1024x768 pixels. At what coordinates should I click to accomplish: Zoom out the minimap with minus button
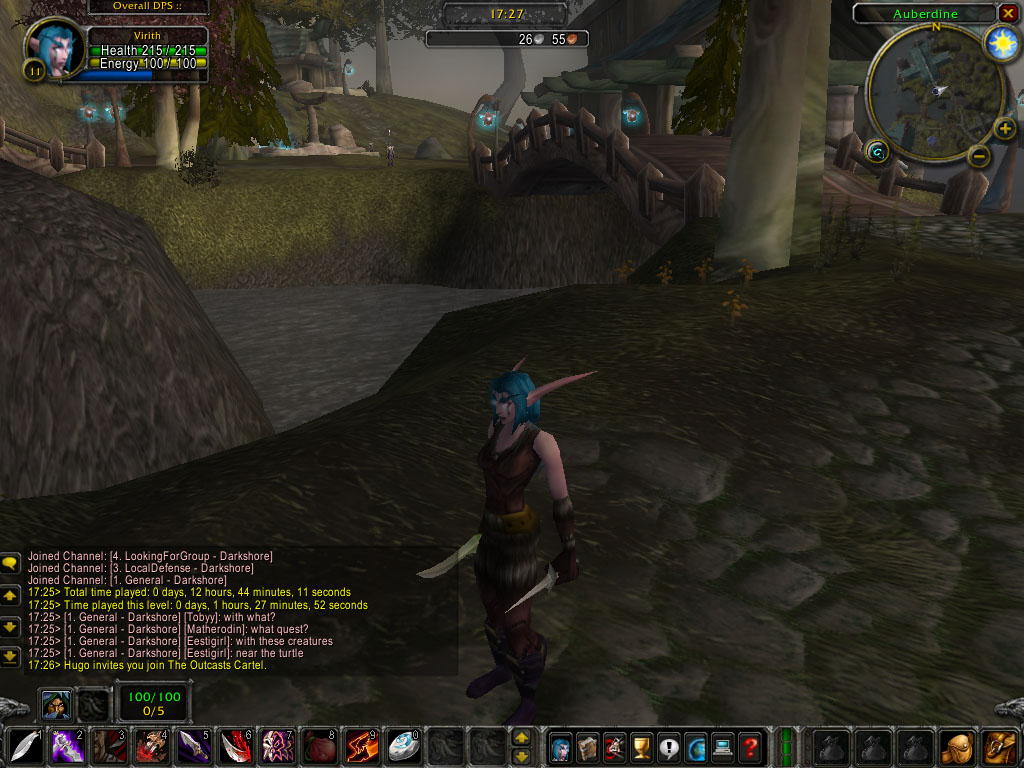tap(980, 156)
